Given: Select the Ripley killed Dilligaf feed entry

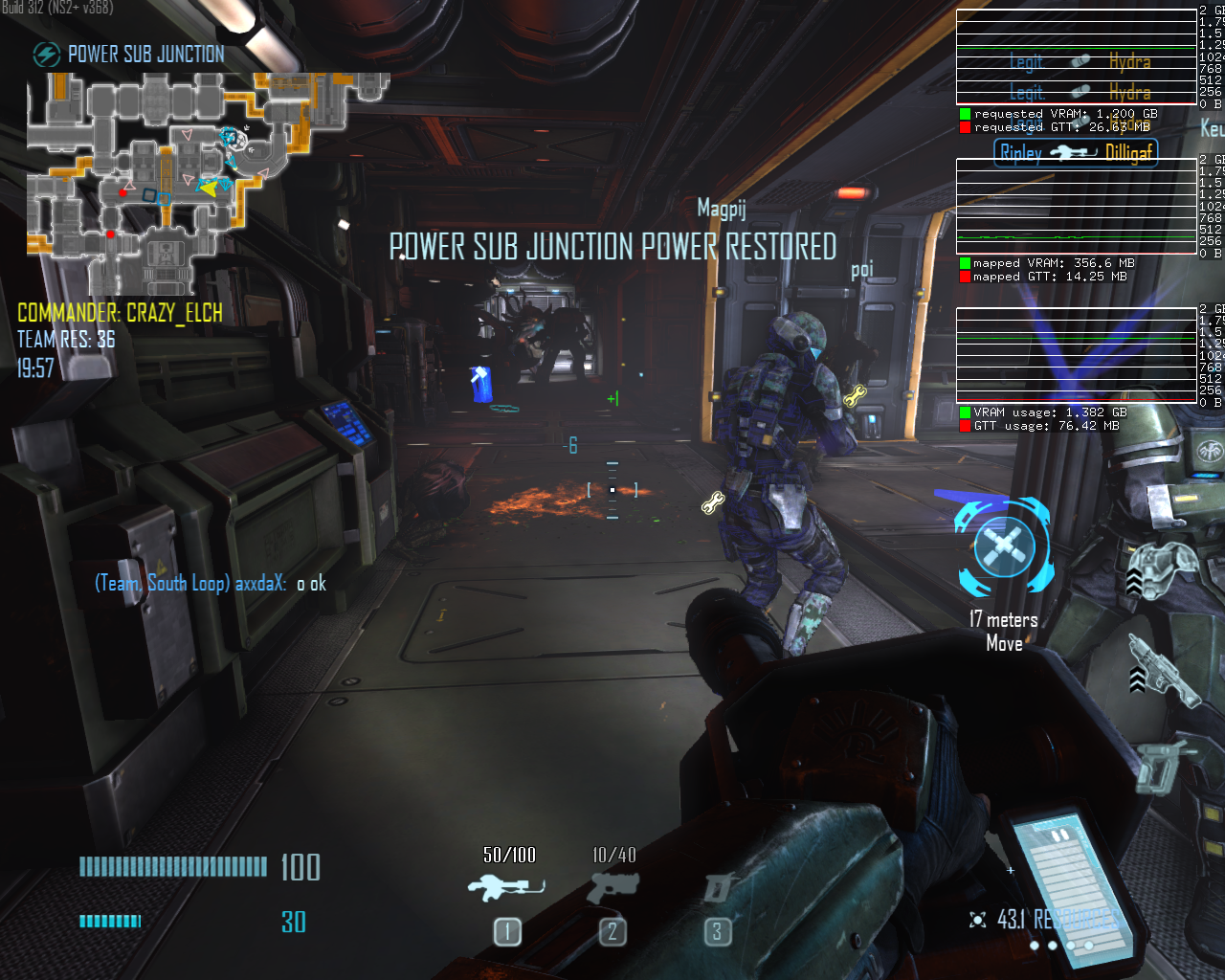Looking at the screenshot, I should click(x=1075, y=152).
